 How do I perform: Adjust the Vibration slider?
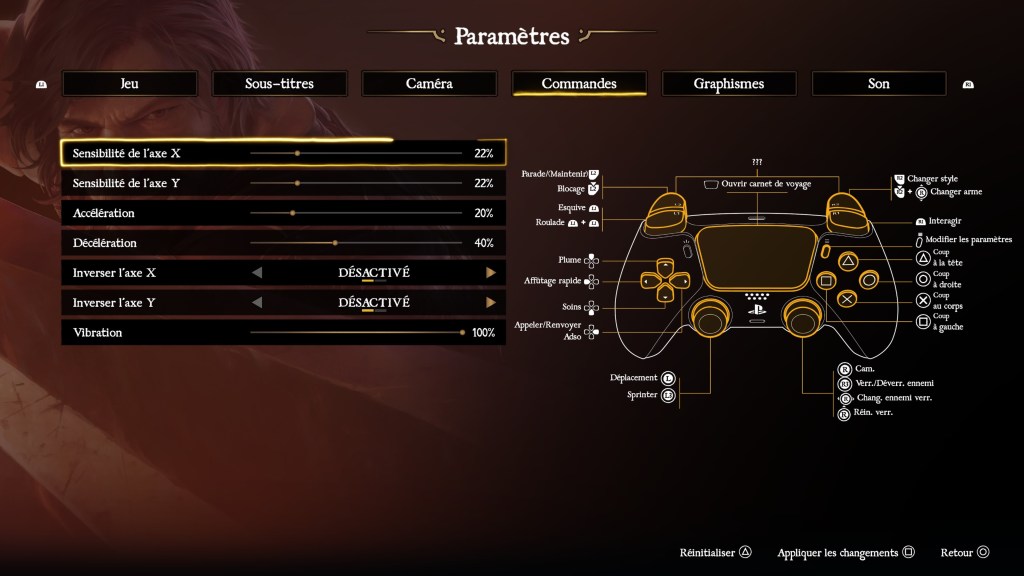pyautogui.click(x=462, y=332)
